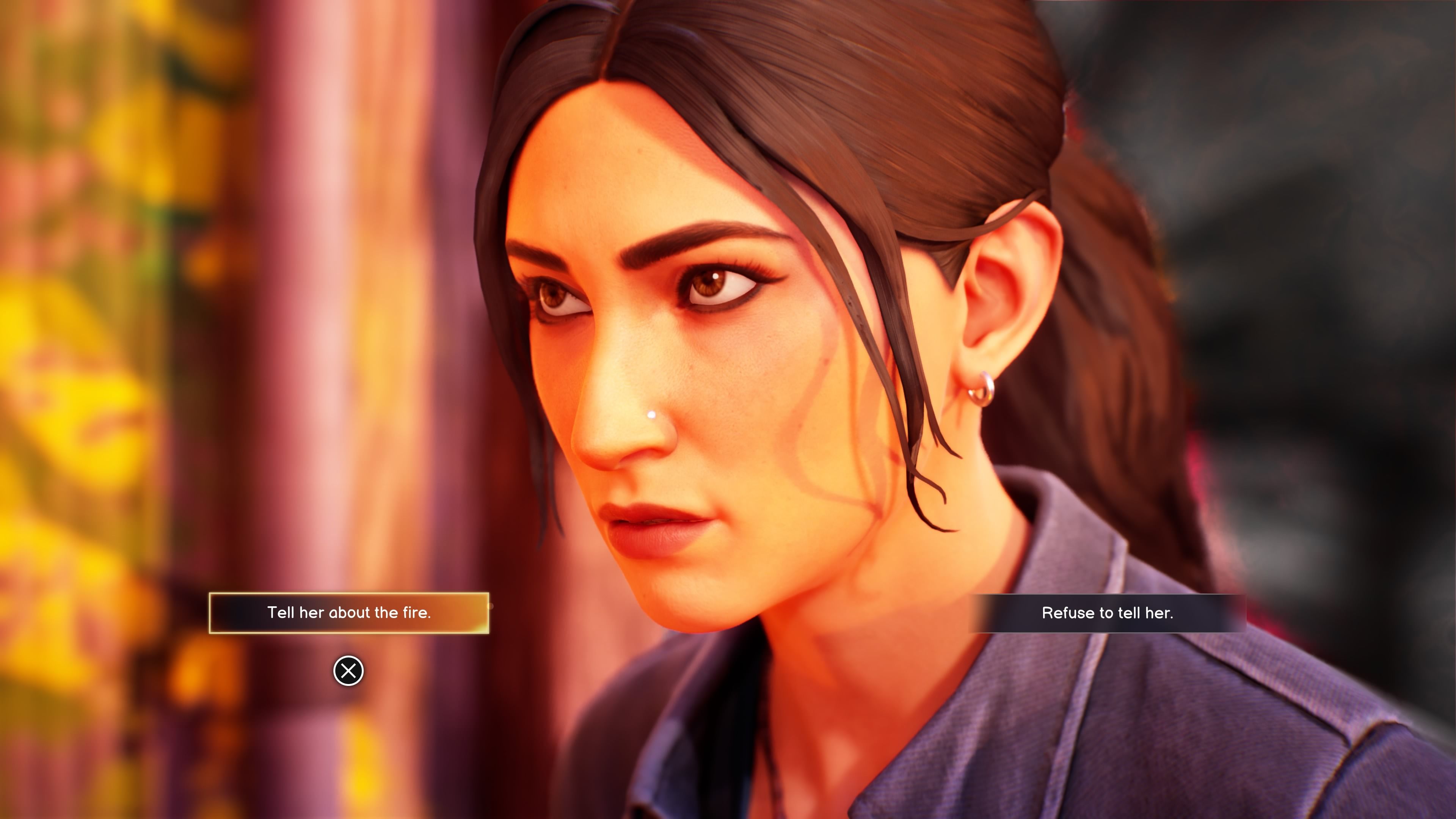Viewport: 1456px width, 819px height.
Task: Select the "Refuse to tell her." reply
Action: 1107,613
